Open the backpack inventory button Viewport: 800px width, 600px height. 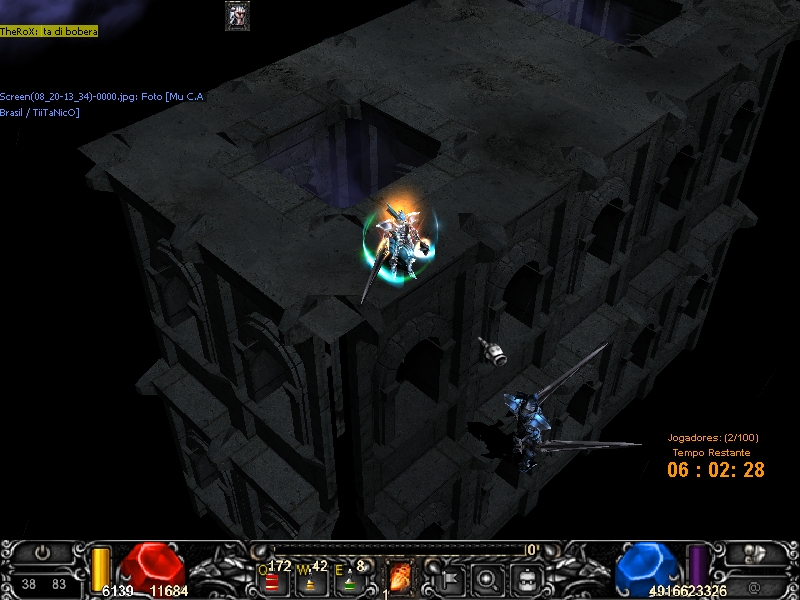point(526,578)
